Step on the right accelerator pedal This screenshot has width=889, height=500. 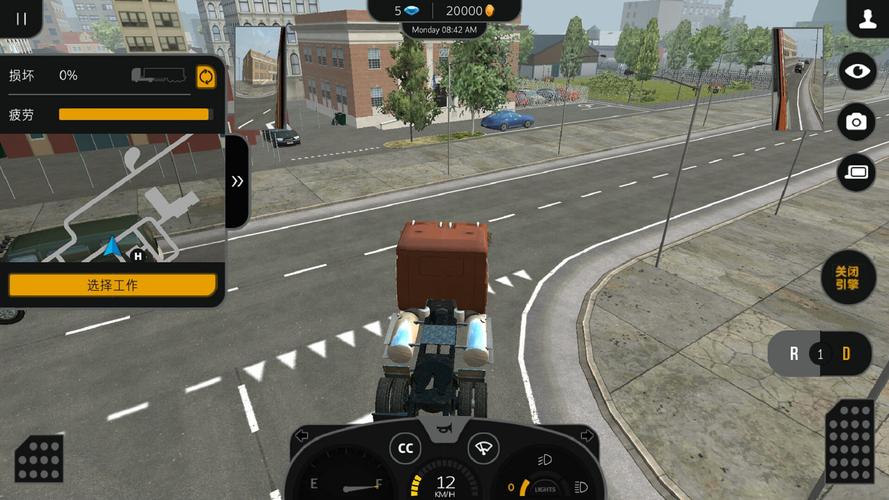point(850,441)
